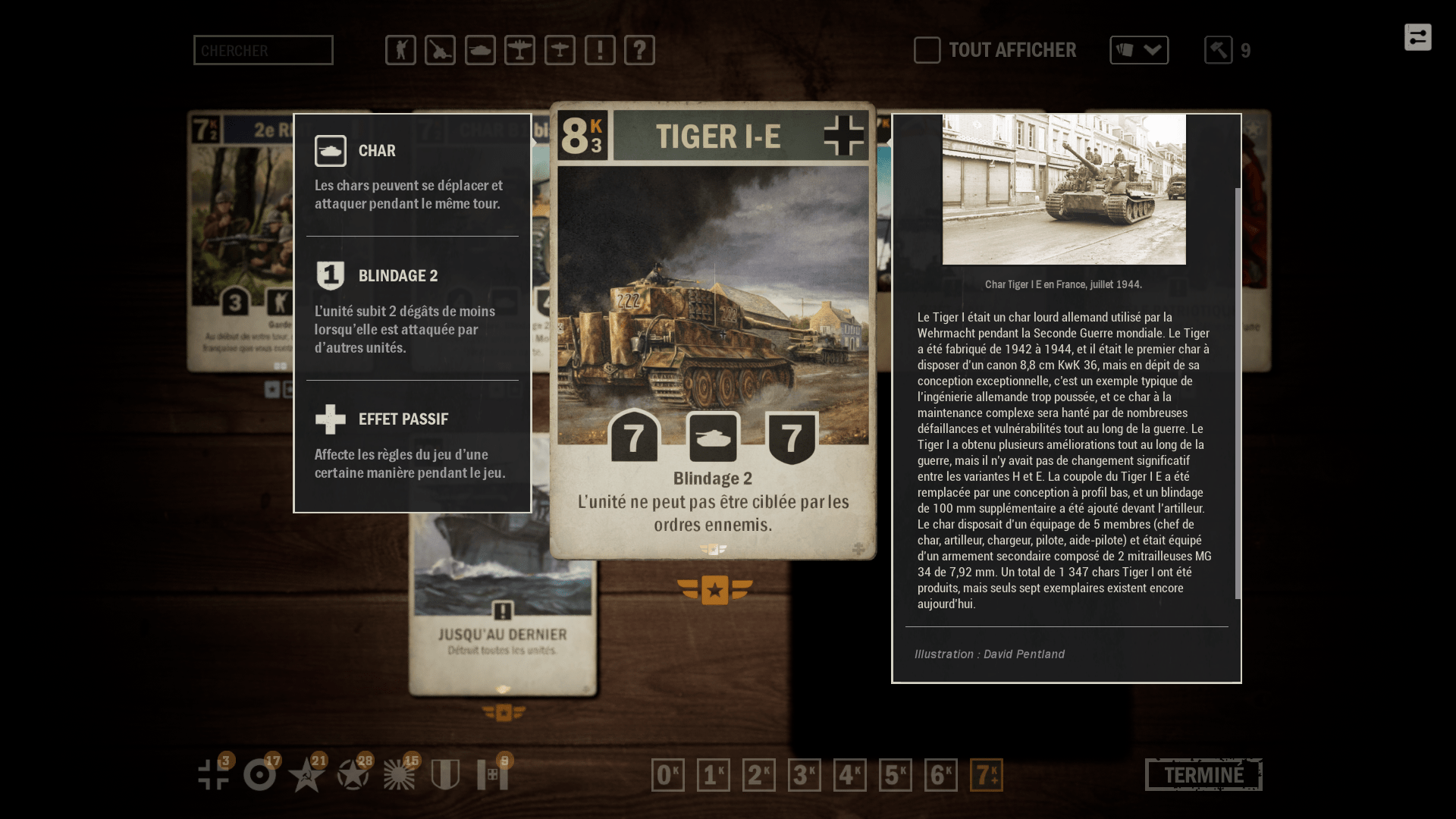Filter by question mark card type

639,50
